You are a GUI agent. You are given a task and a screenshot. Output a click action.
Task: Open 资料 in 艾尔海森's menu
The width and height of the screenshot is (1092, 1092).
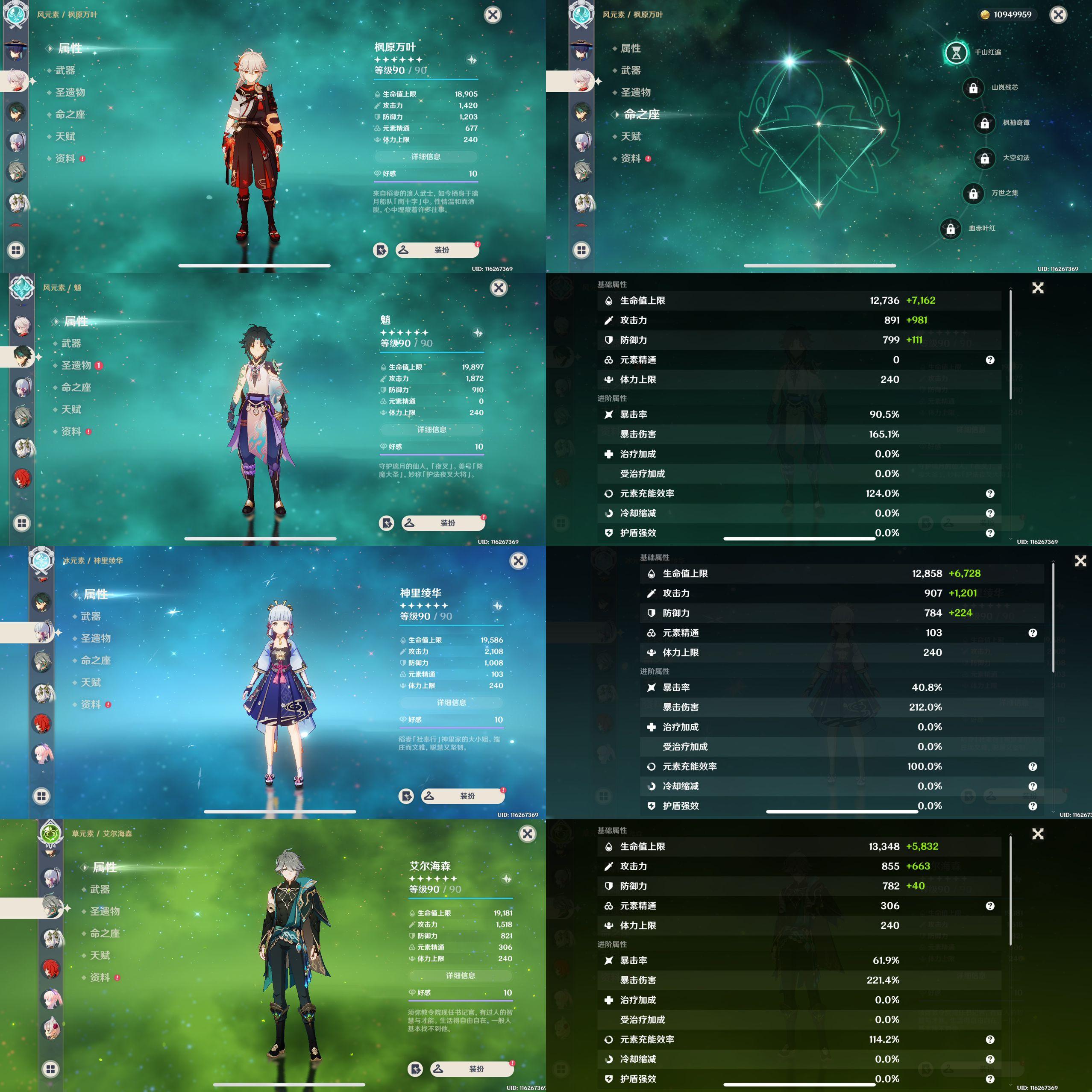pyautogui.click(x=100, y=977)
